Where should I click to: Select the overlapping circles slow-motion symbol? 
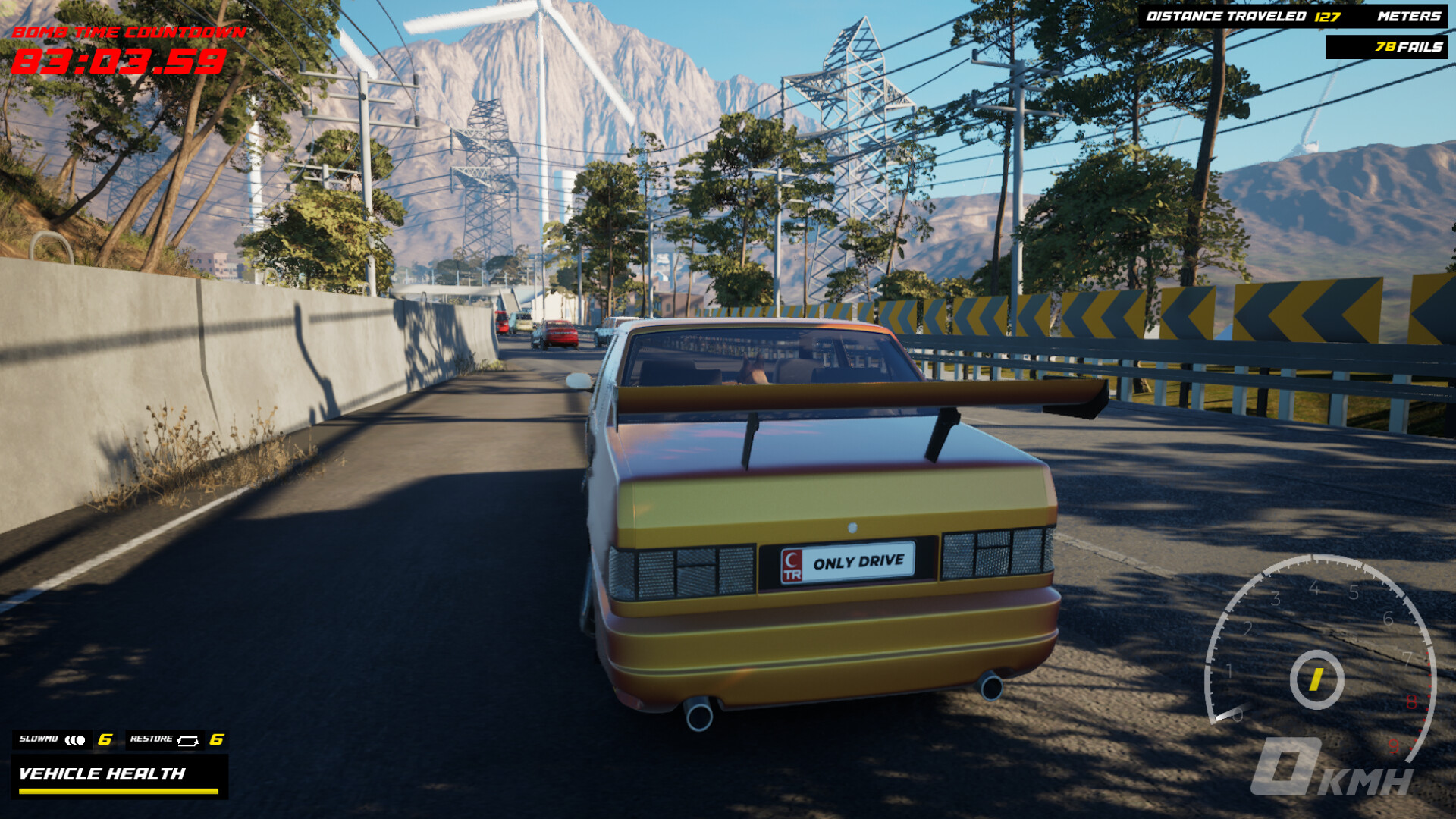coord(75,739)
